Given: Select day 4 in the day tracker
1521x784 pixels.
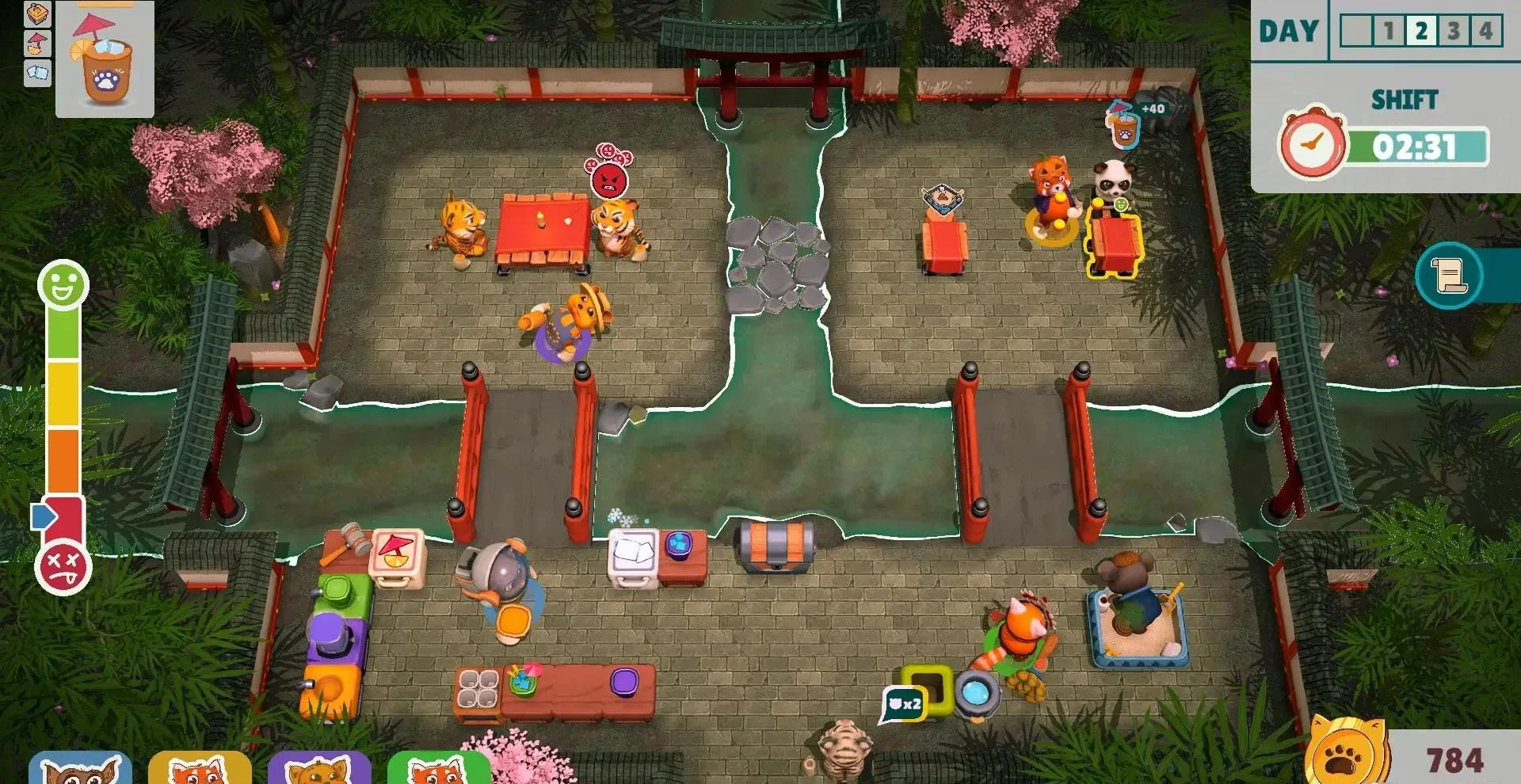Looking at the screenshot, I should point(1485,32).
